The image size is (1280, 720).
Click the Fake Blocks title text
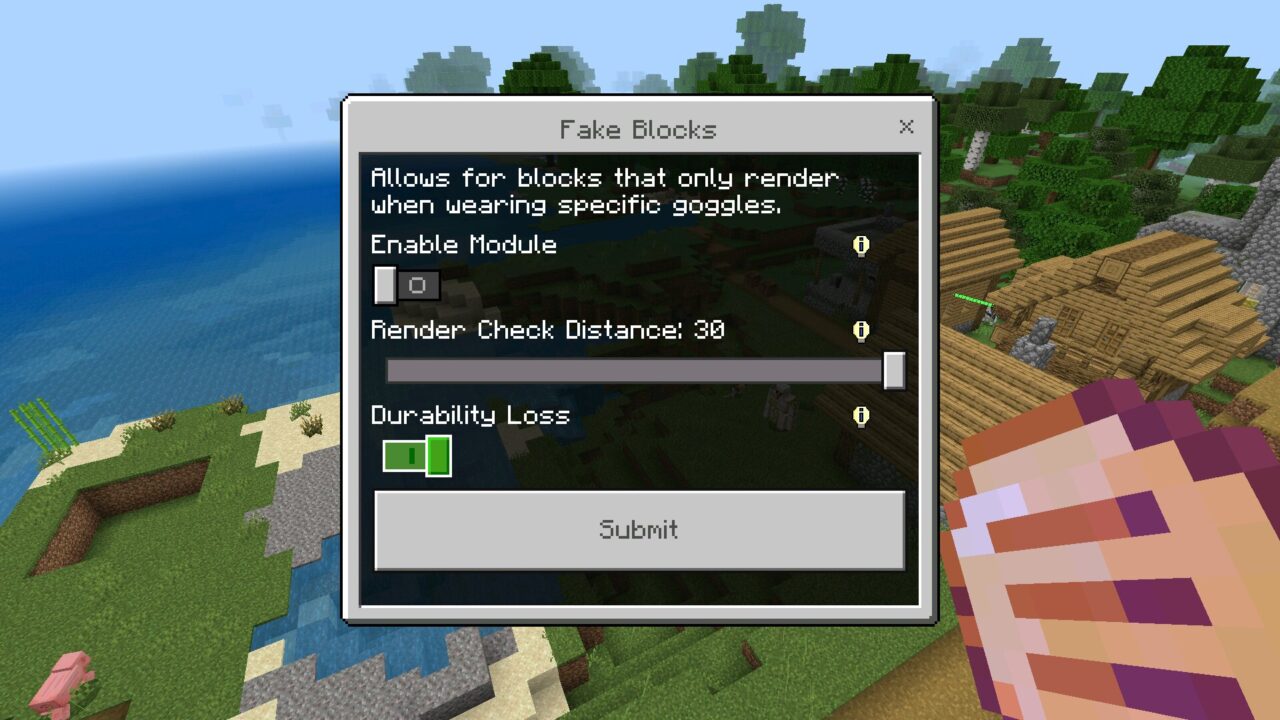click(x=638, y=129)
